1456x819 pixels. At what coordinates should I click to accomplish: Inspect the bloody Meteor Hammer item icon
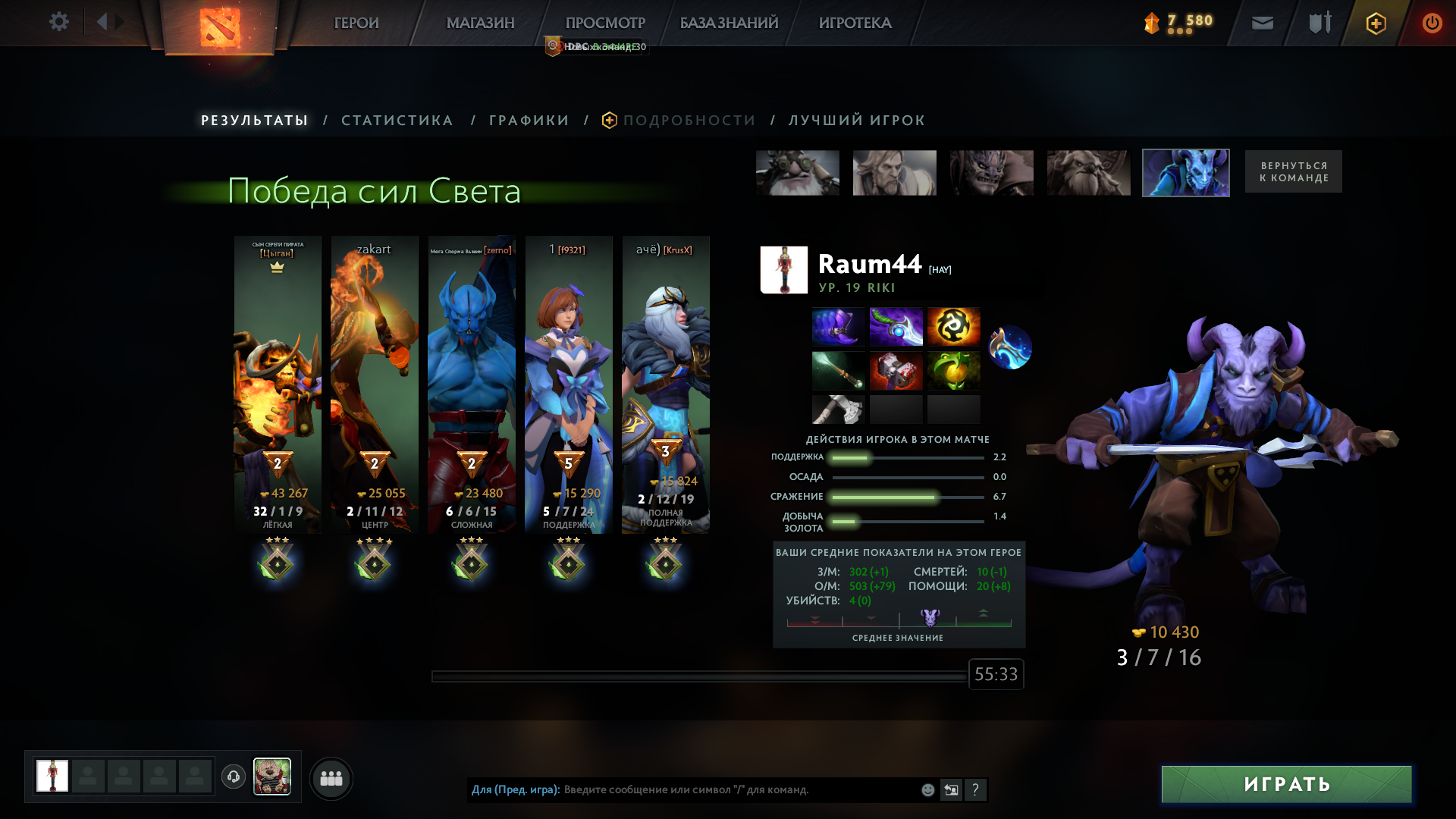[x=896, y=371]
